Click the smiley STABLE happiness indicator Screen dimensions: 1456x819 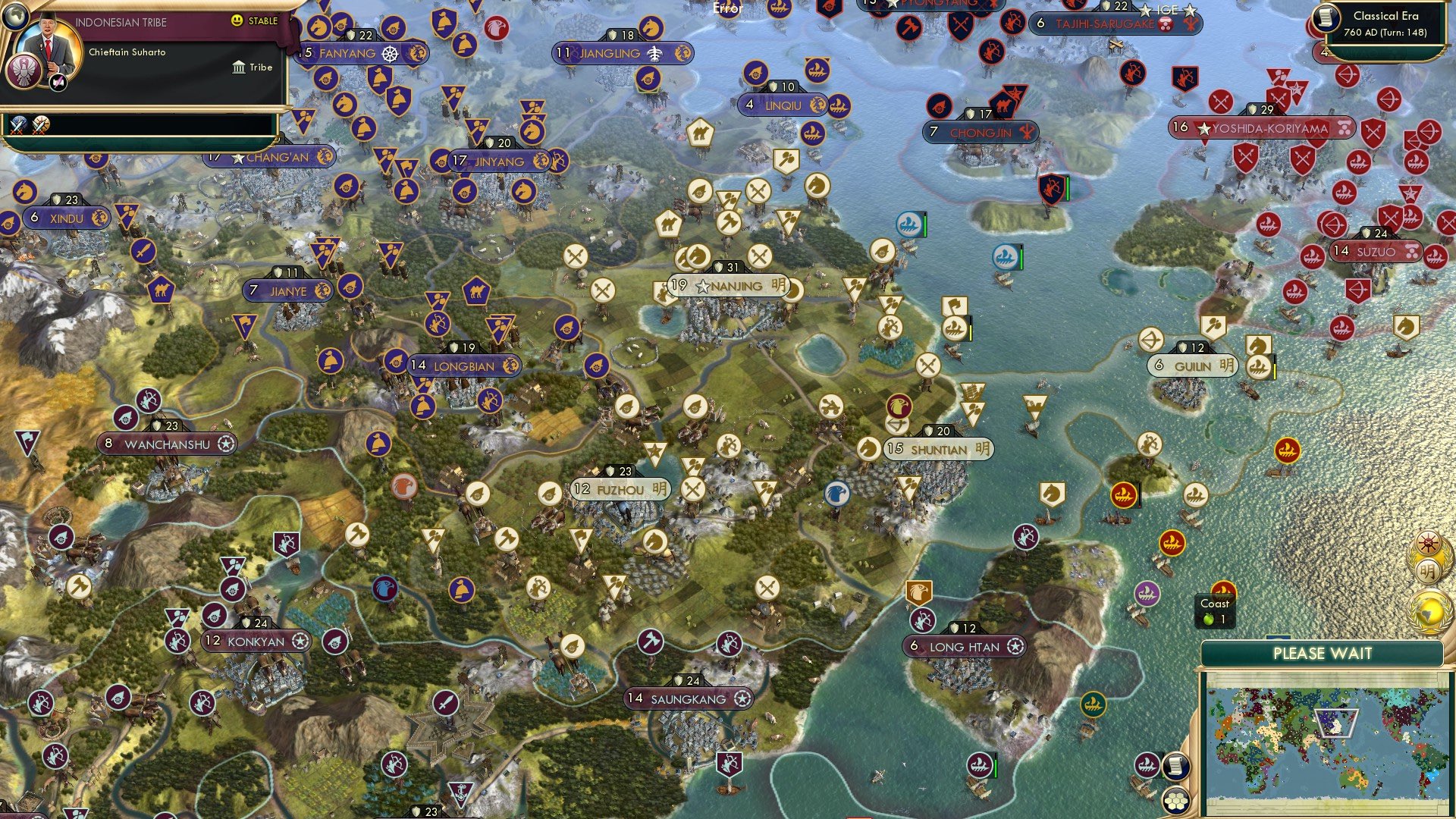tap(238, 21)
